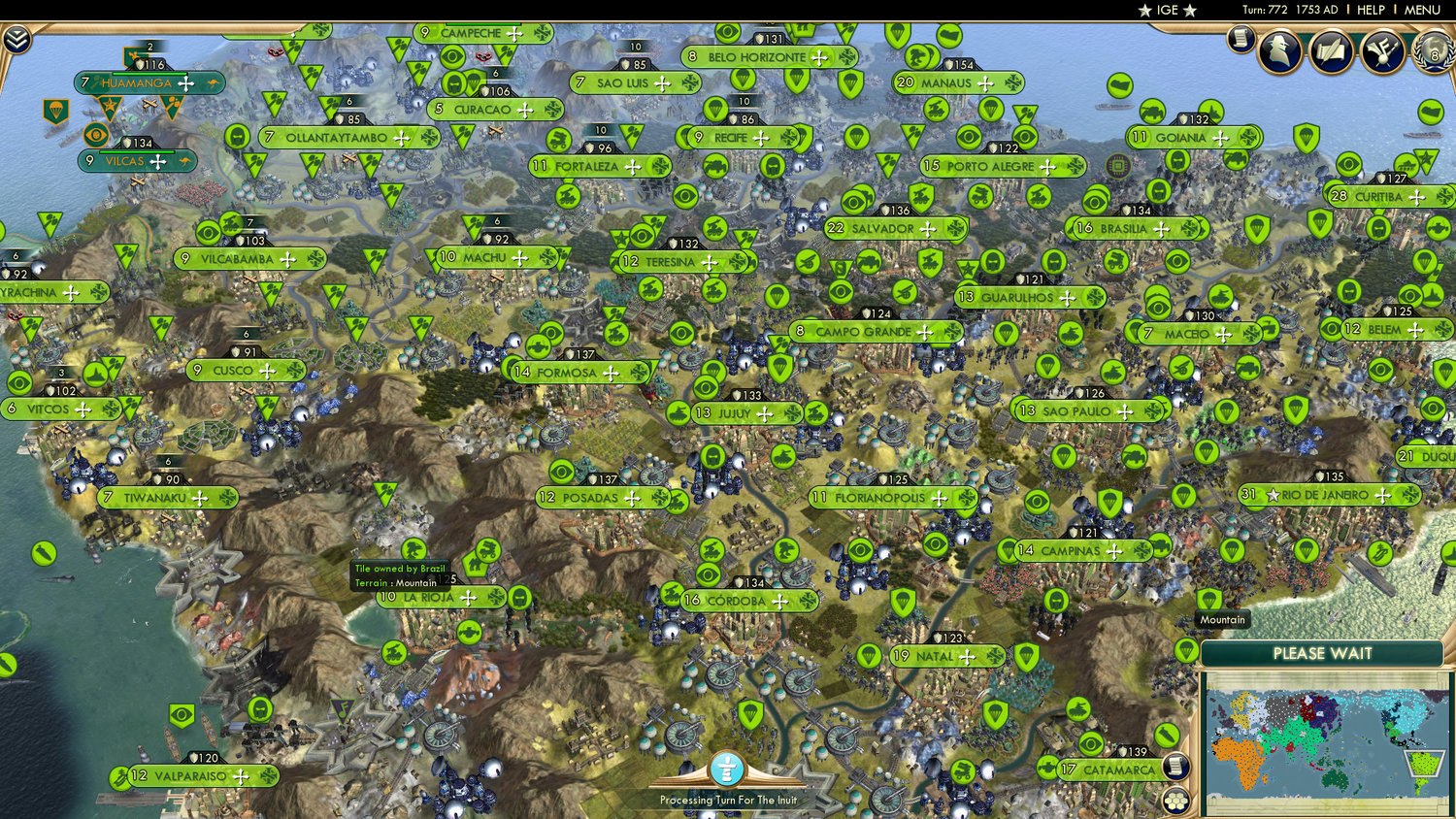Image resolution: width=1456 pixels, height=819 pixels.
Task: Click the green dagger icon beside the minimap
Action: 1167,734
